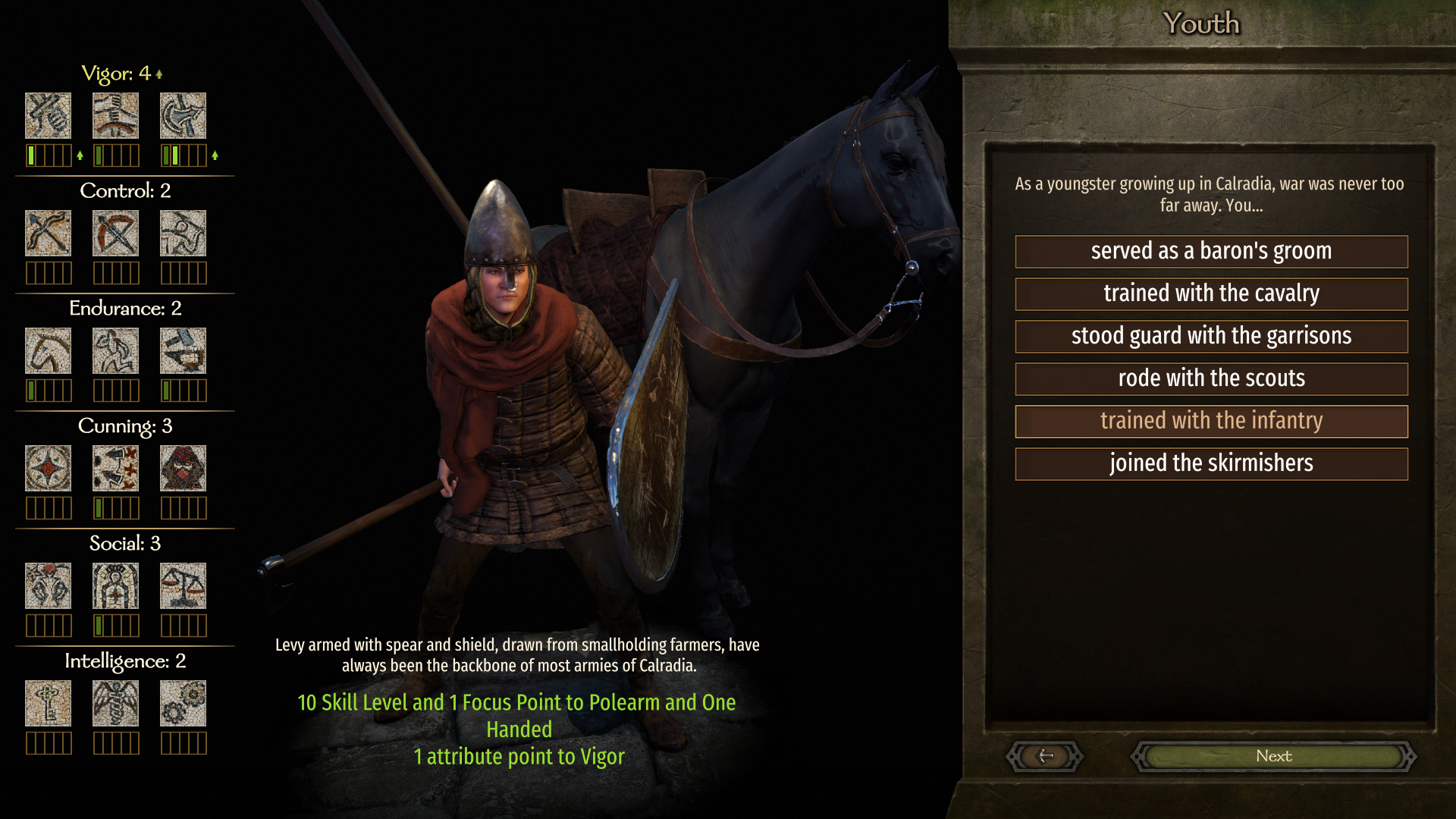The image size is (1456, 819).
Task: Select the Polearm skill icon under Vigor
Action: tap(183, 115)
